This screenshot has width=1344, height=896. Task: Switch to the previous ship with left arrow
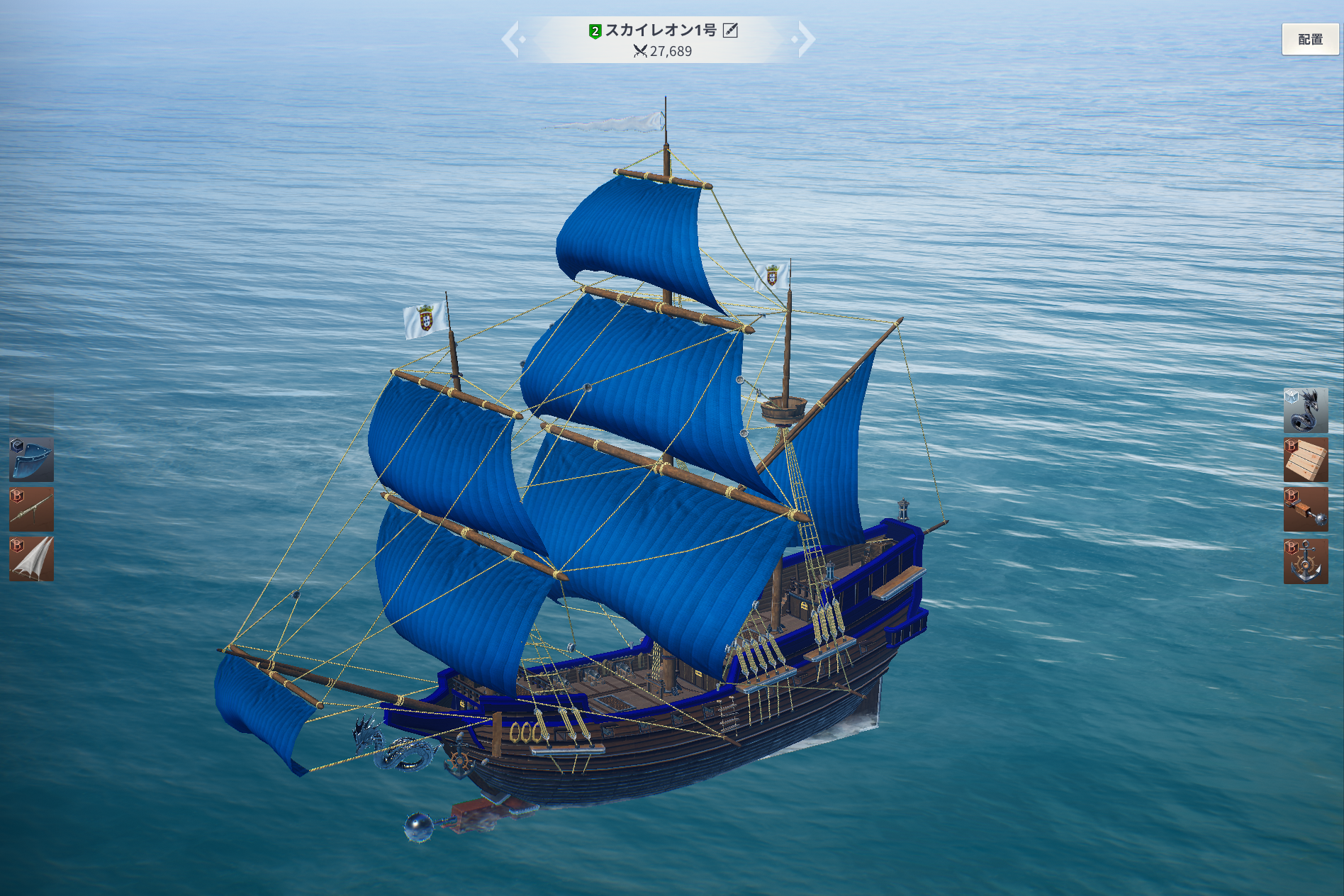pyautogui.click(x=512, y=39)
